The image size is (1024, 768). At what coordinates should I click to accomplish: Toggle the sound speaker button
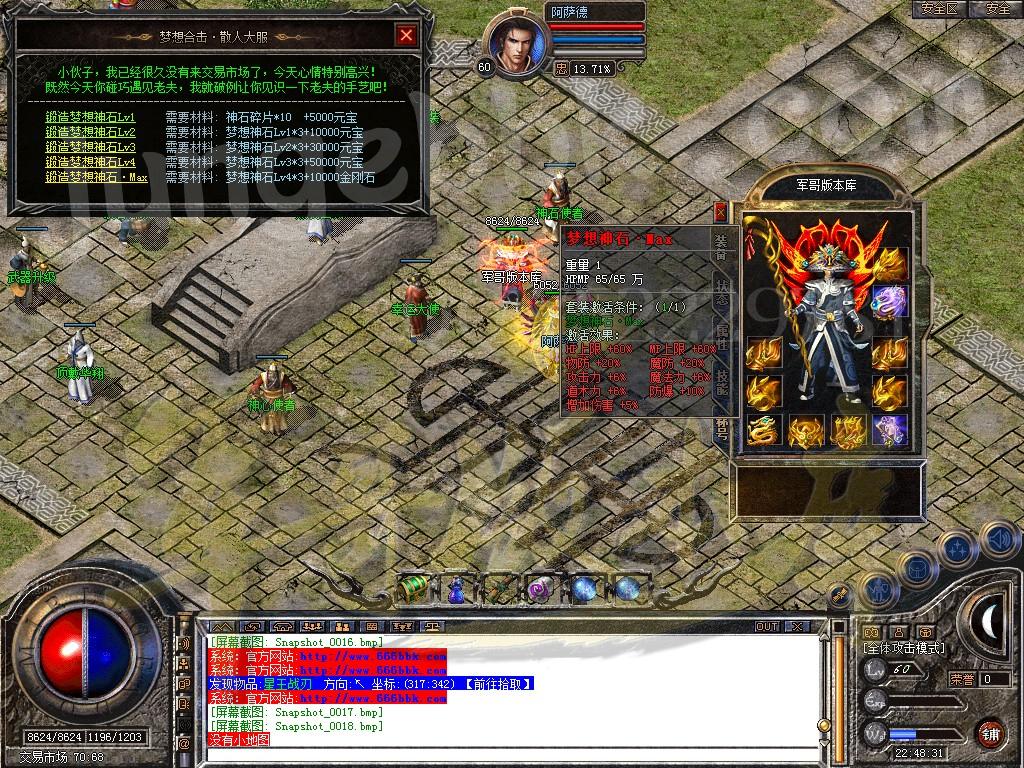point(997,540)
